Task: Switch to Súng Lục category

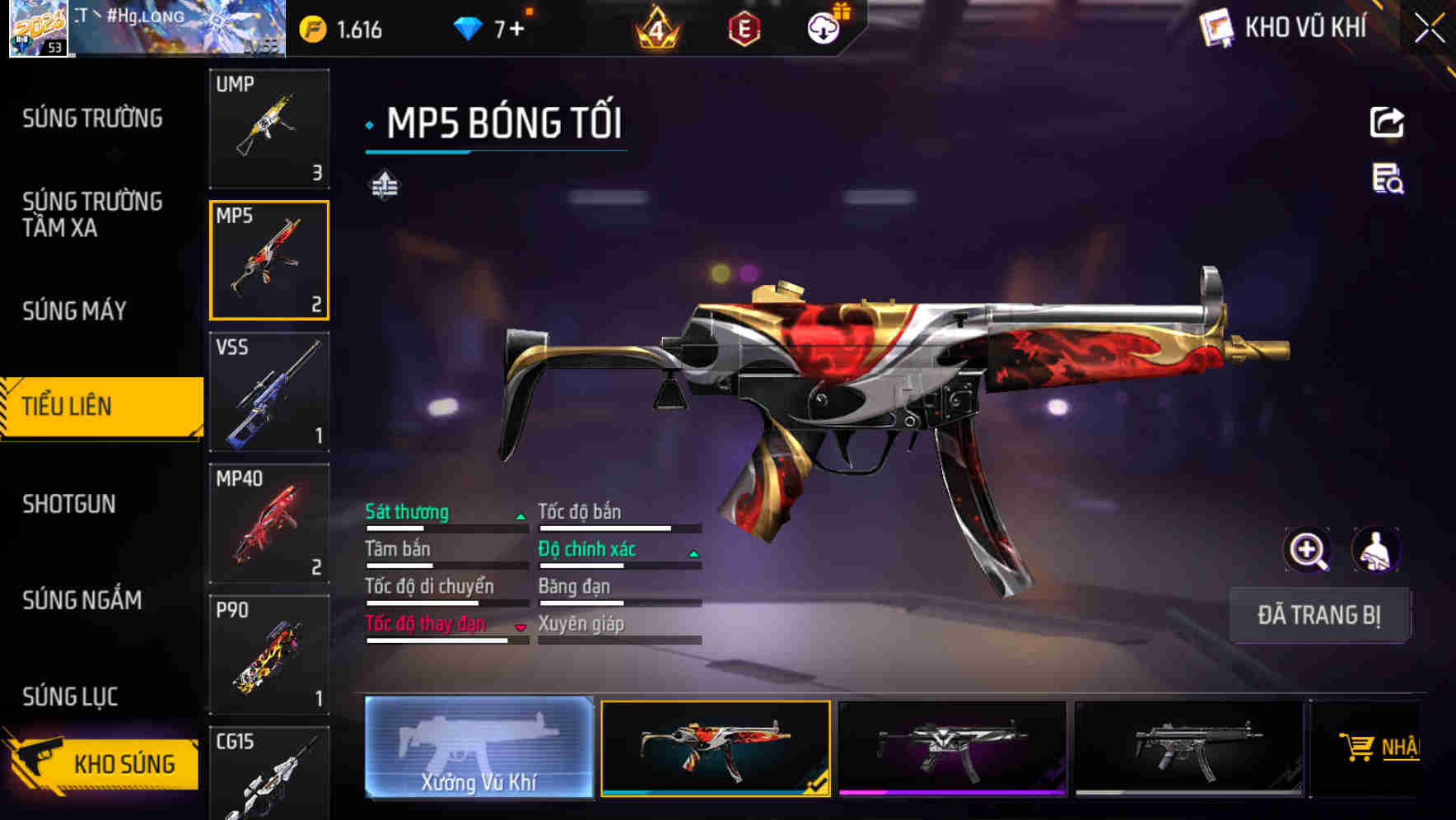Action: pos(70,697)
